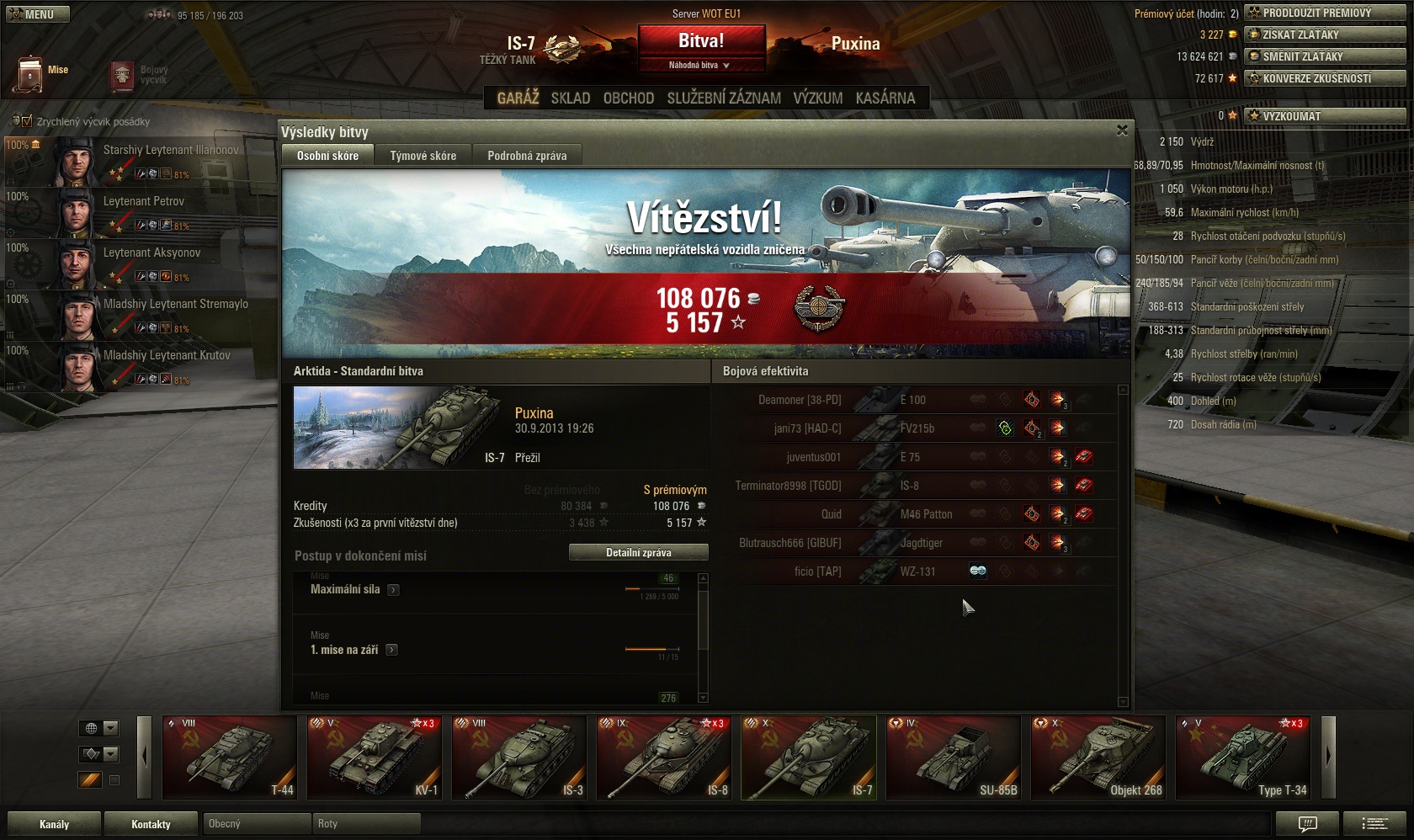This screenshot has width=1414, height=840.
Task: Switch to the Týmové skóre tab
Action: pyautogui.click(x=423, y=156)
